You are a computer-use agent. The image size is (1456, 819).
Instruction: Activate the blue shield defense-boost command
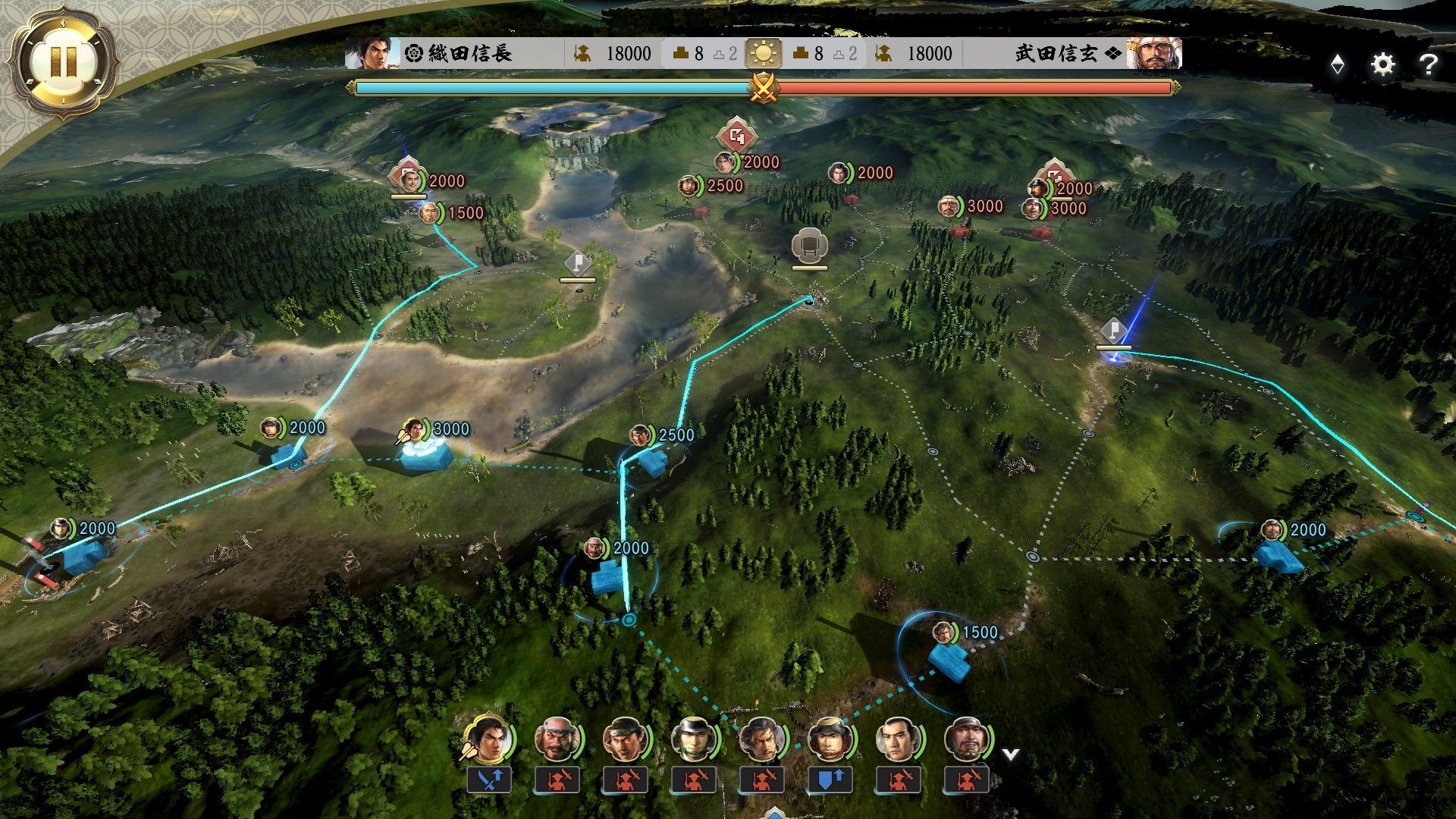pos(830,779)
